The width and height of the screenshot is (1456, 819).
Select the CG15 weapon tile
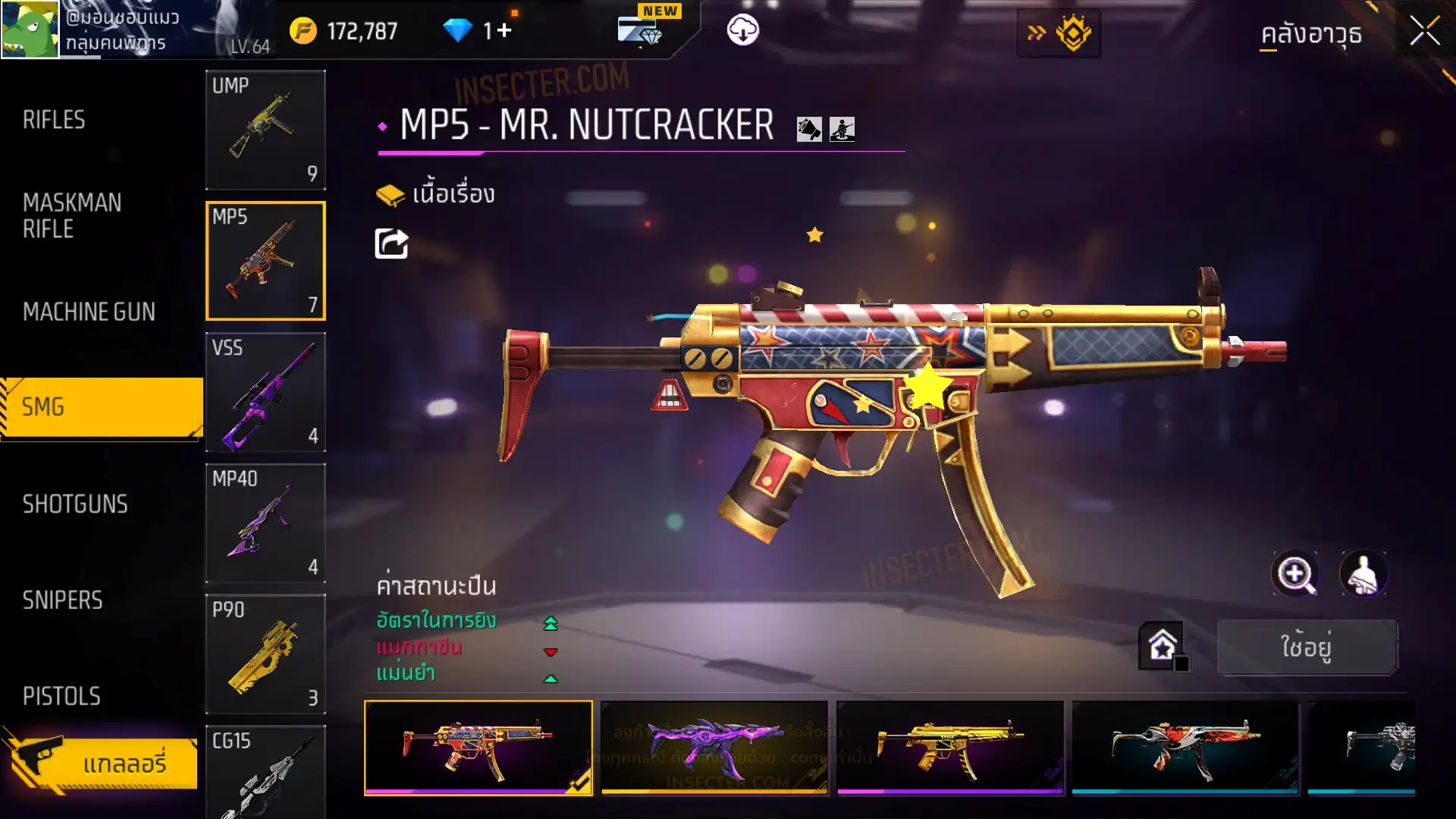coord(265,772)
